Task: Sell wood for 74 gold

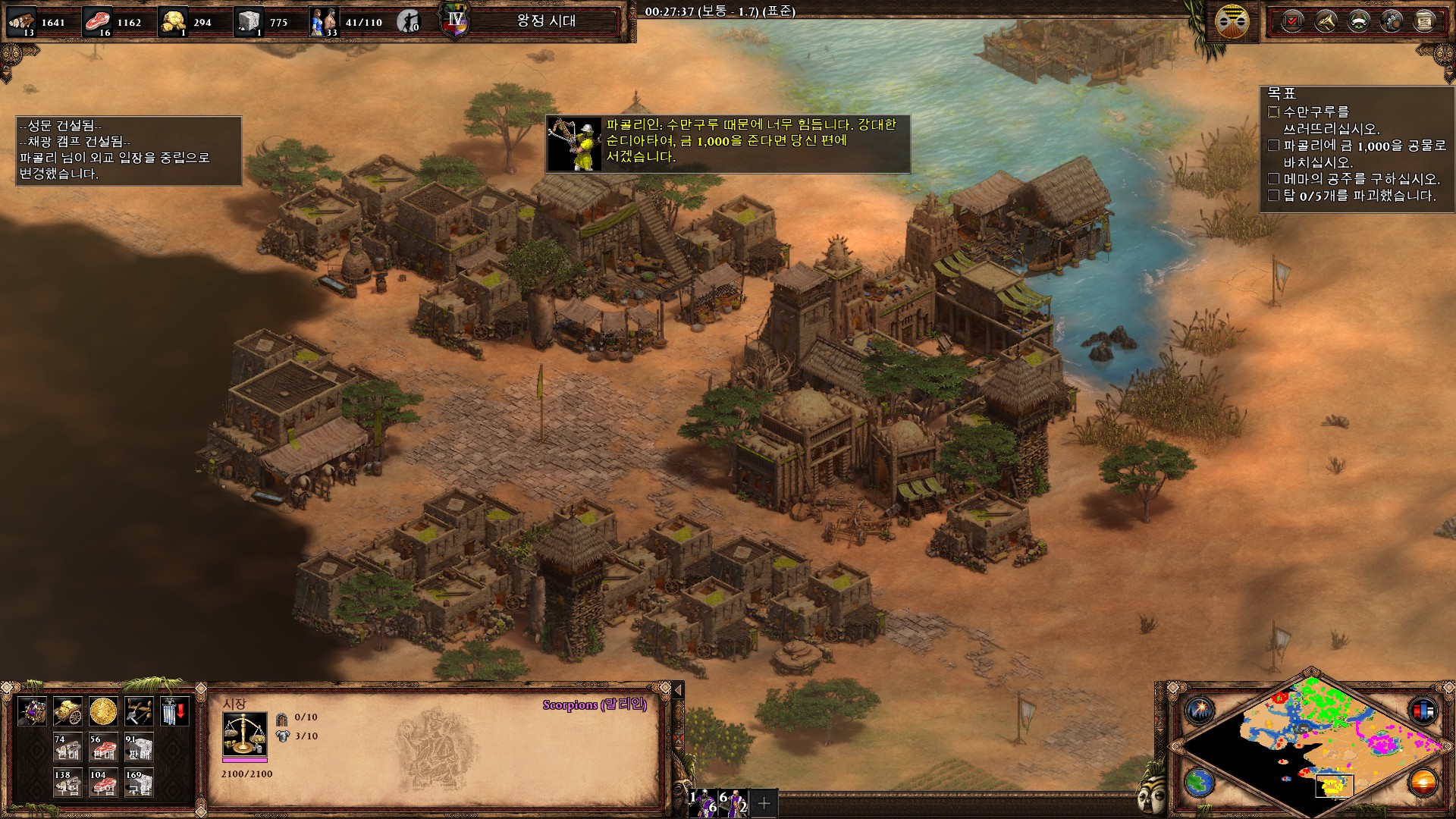Action: pyautogui.click(x=67, y=748)
